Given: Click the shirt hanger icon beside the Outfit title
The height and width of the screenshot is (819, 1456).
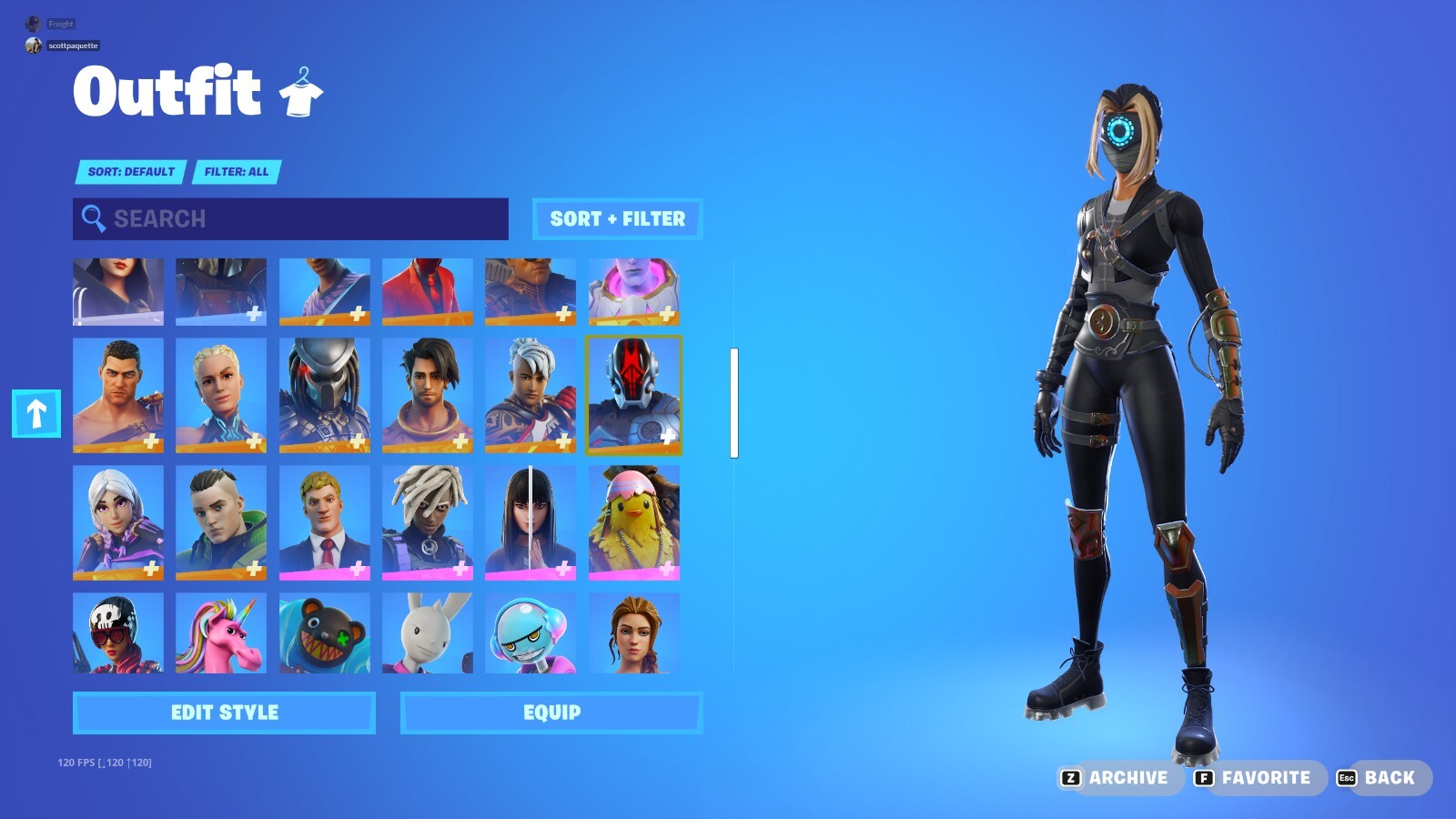Looking at the screenshot, I should click(x=301, y=91).
